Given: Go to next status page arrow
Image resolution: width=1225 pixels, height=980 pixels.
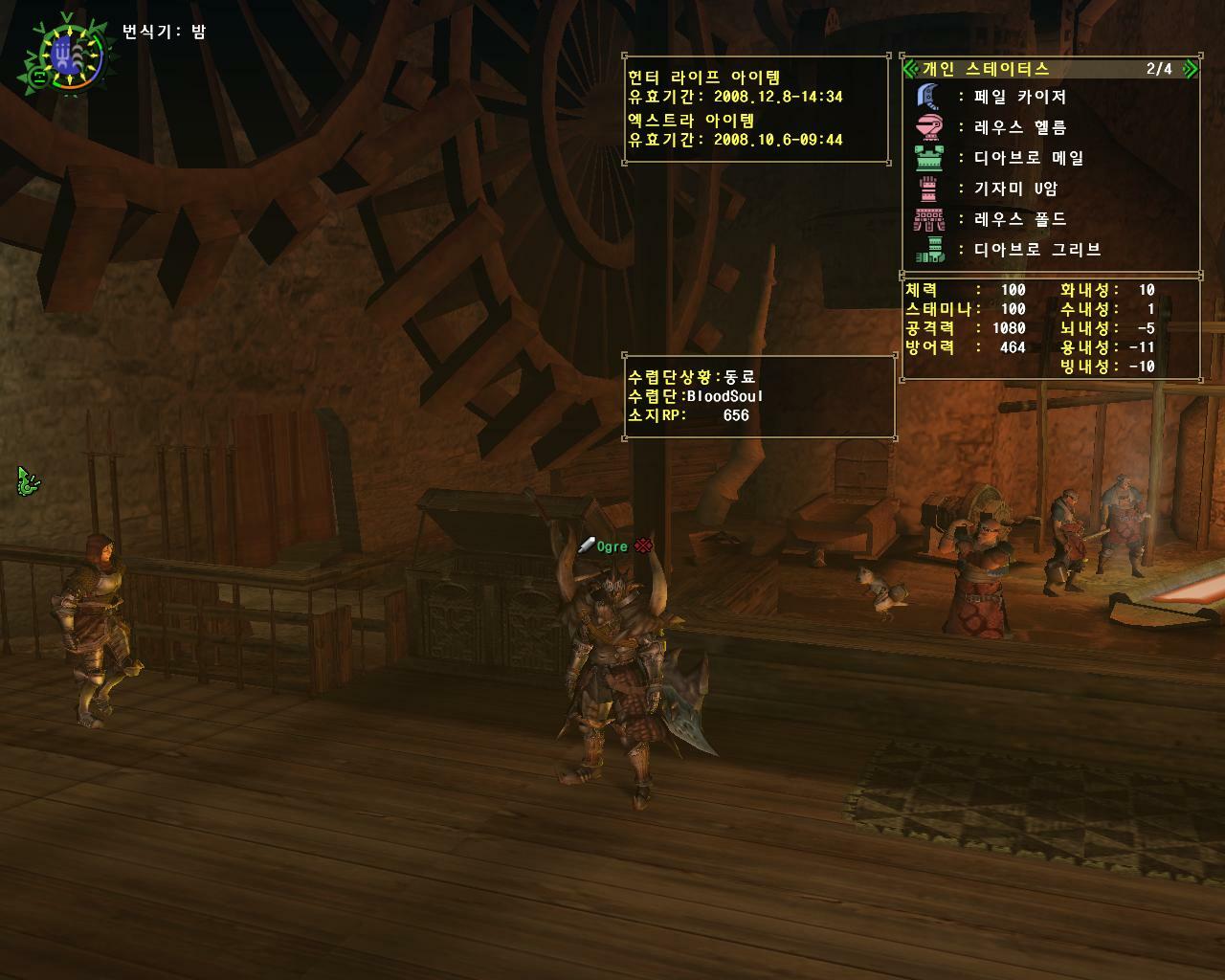Looking at the screenshot, I should point(1190,69).
